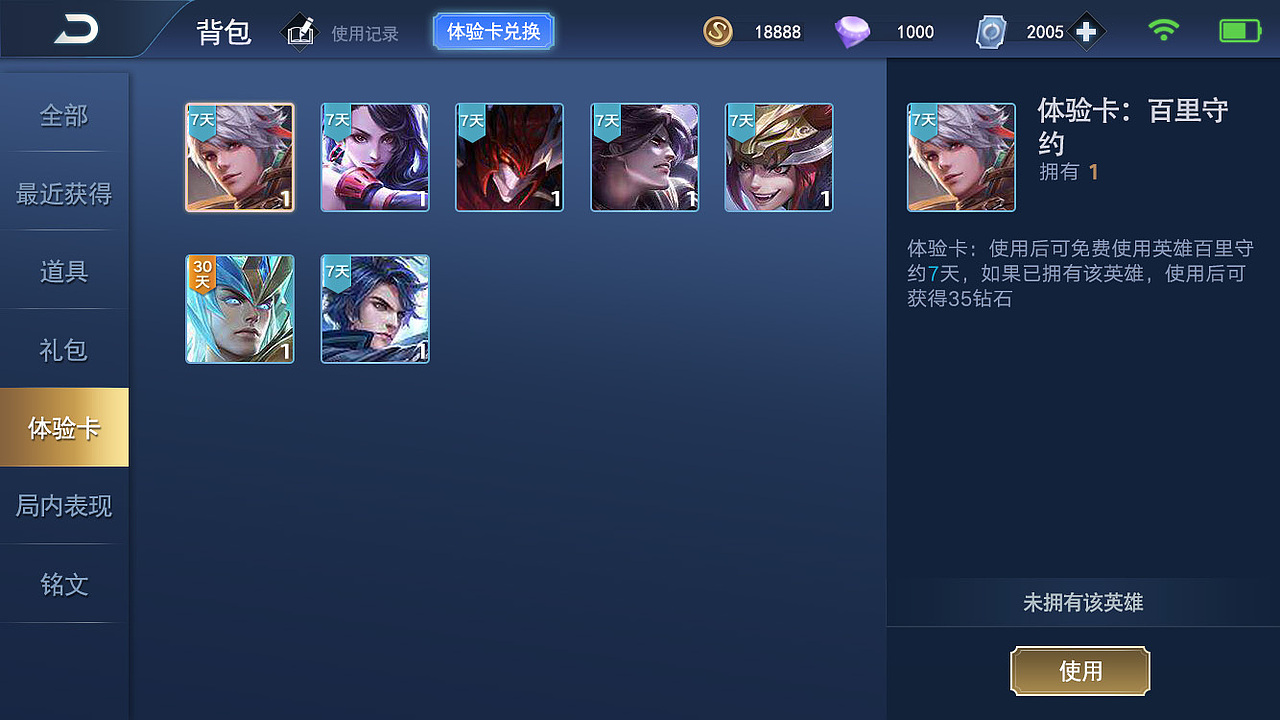1280x720 pixels.
Task: Click the hero card preview in detail panel
Action: [x=960, y=157]
